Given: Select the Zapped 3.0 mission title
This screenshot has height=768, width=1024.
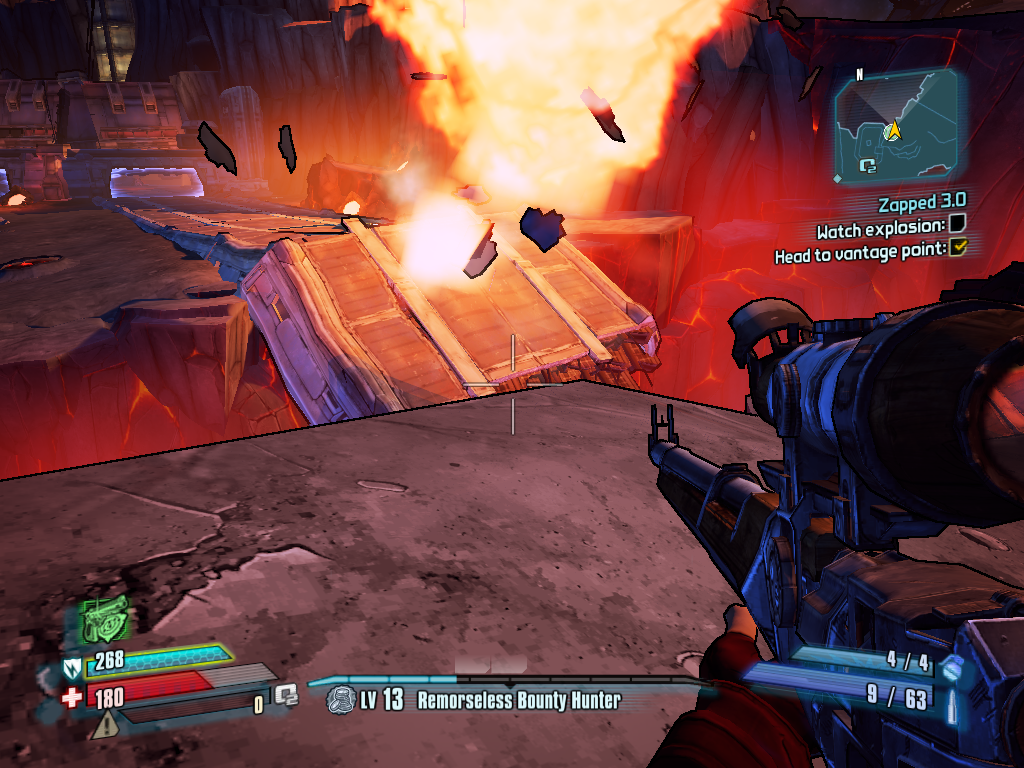Looking at the screenshot, I should tap(921, 205).
